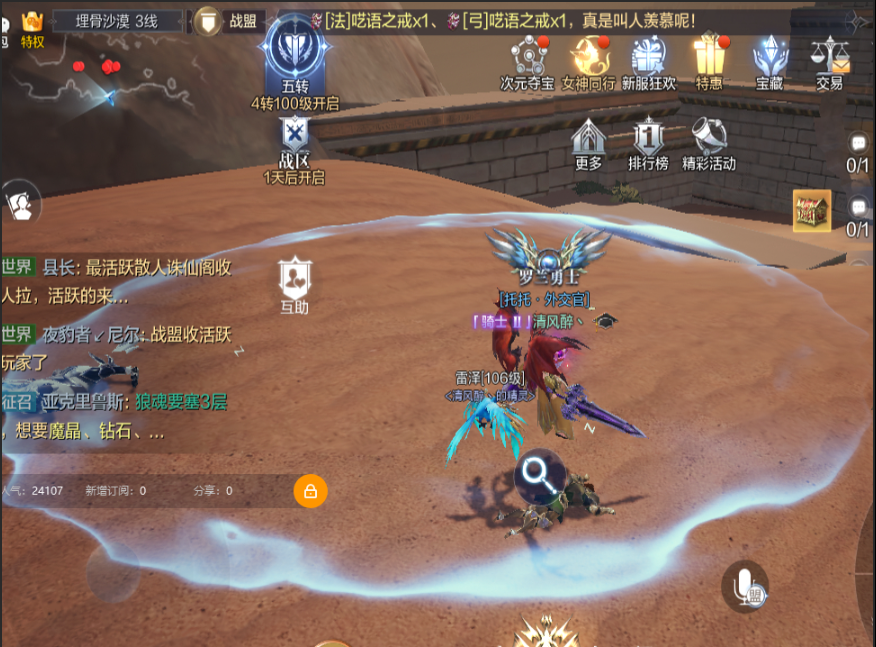View the 排行榜 leaderboard
Viewport: 876px width, 647px height.
coord(648,142)
